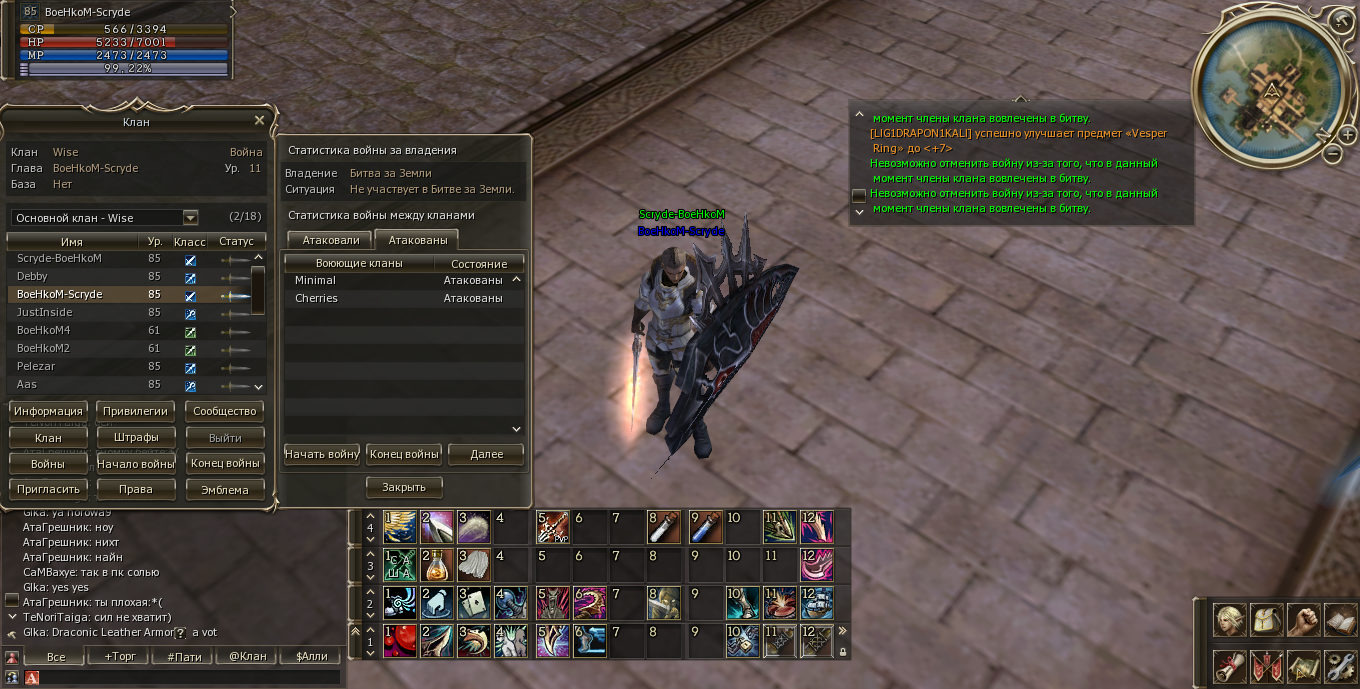Click Начать войну in the statistics panel
1360x689 pixels.
click(x=322, y=454)
